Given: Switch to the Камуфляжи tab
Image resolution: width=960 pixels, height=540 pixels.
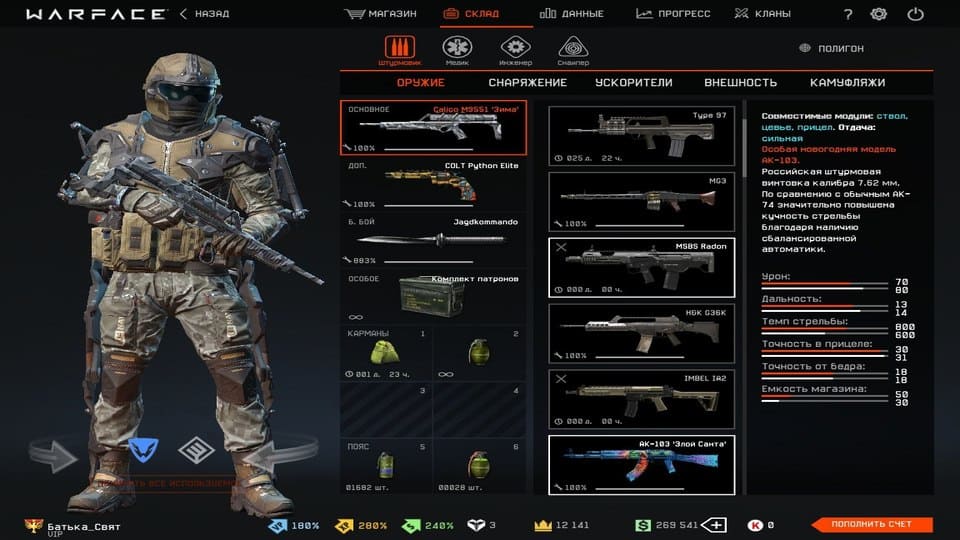Looking at the screenshot, I should click(847, 83).
